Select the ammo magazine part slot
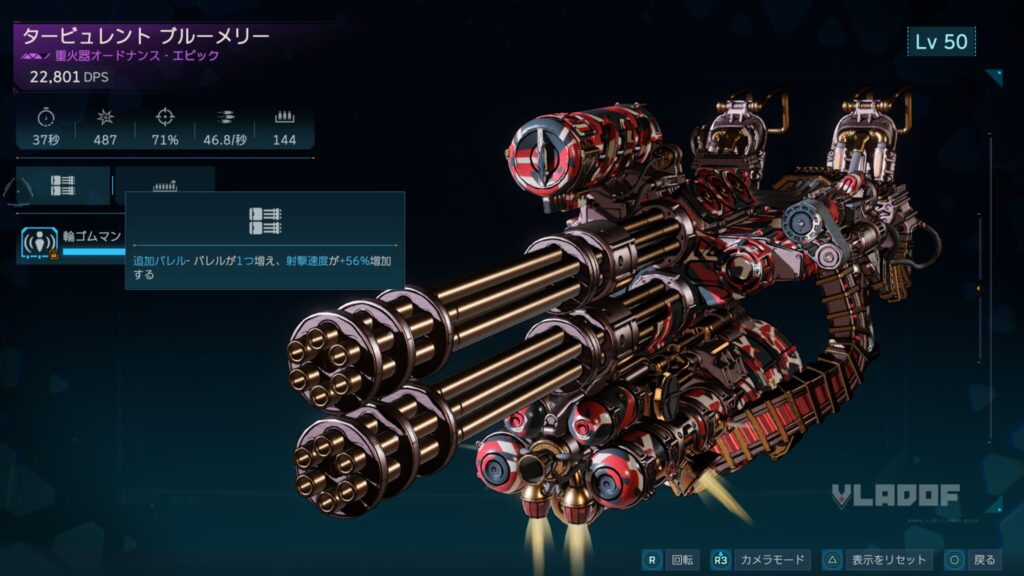 coord(165,183)
